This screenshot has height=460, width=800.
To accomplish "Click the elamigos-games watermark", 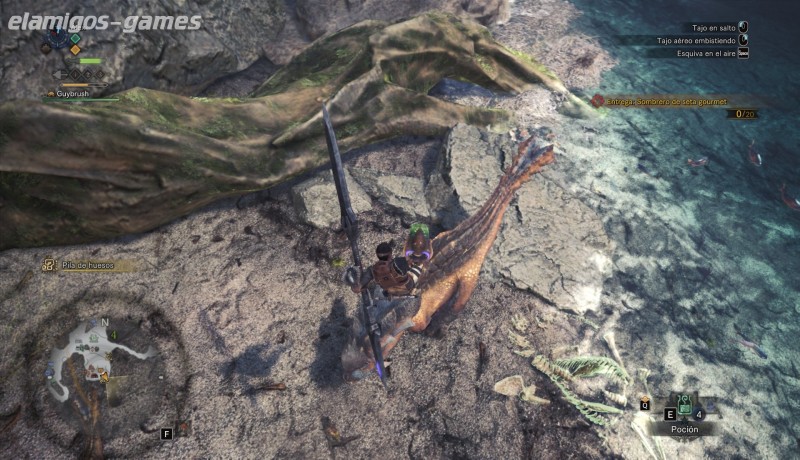I will 104,20.
